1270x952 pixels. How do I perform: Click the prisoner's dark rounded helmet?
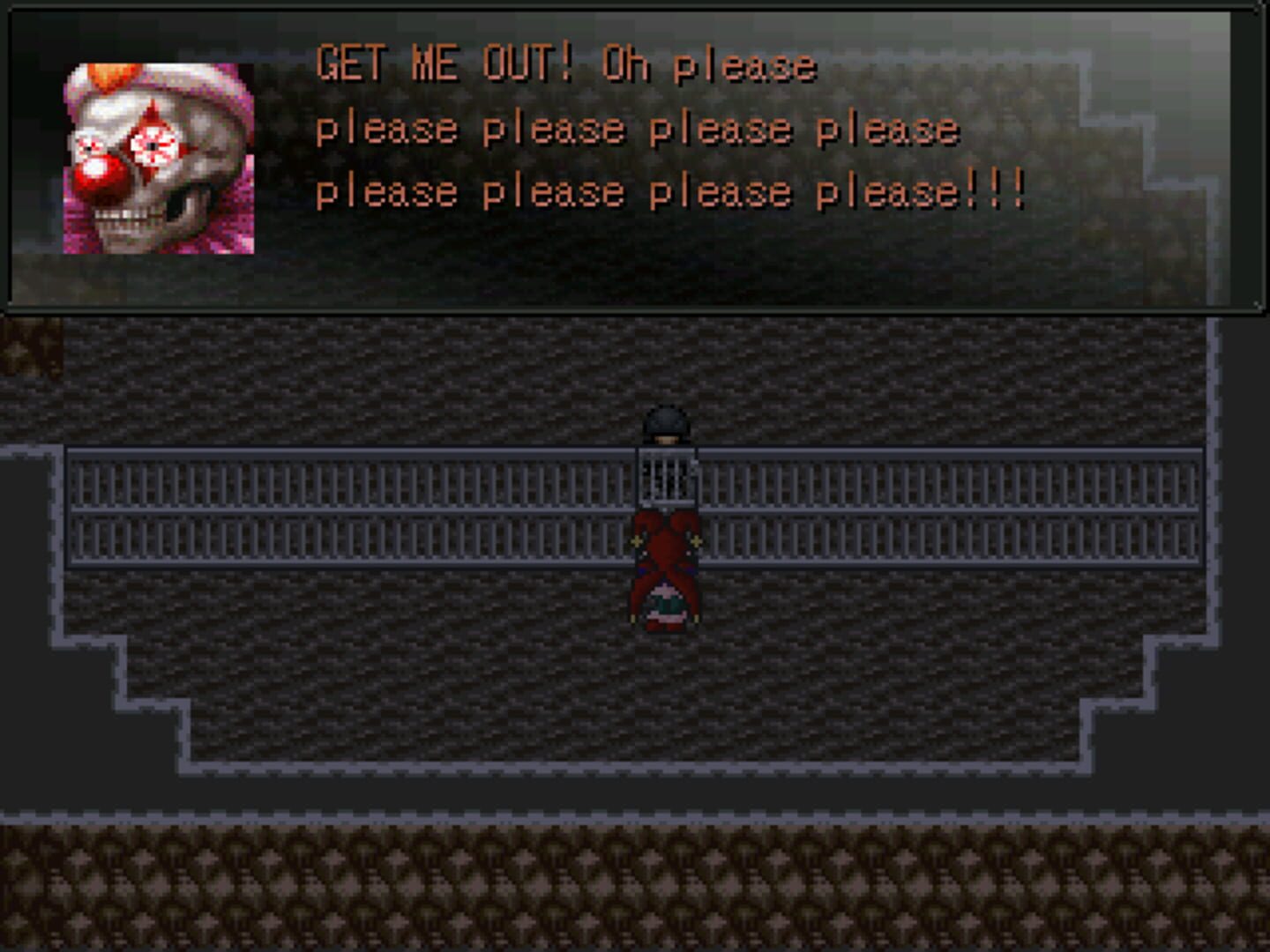[x=666, y=421]
